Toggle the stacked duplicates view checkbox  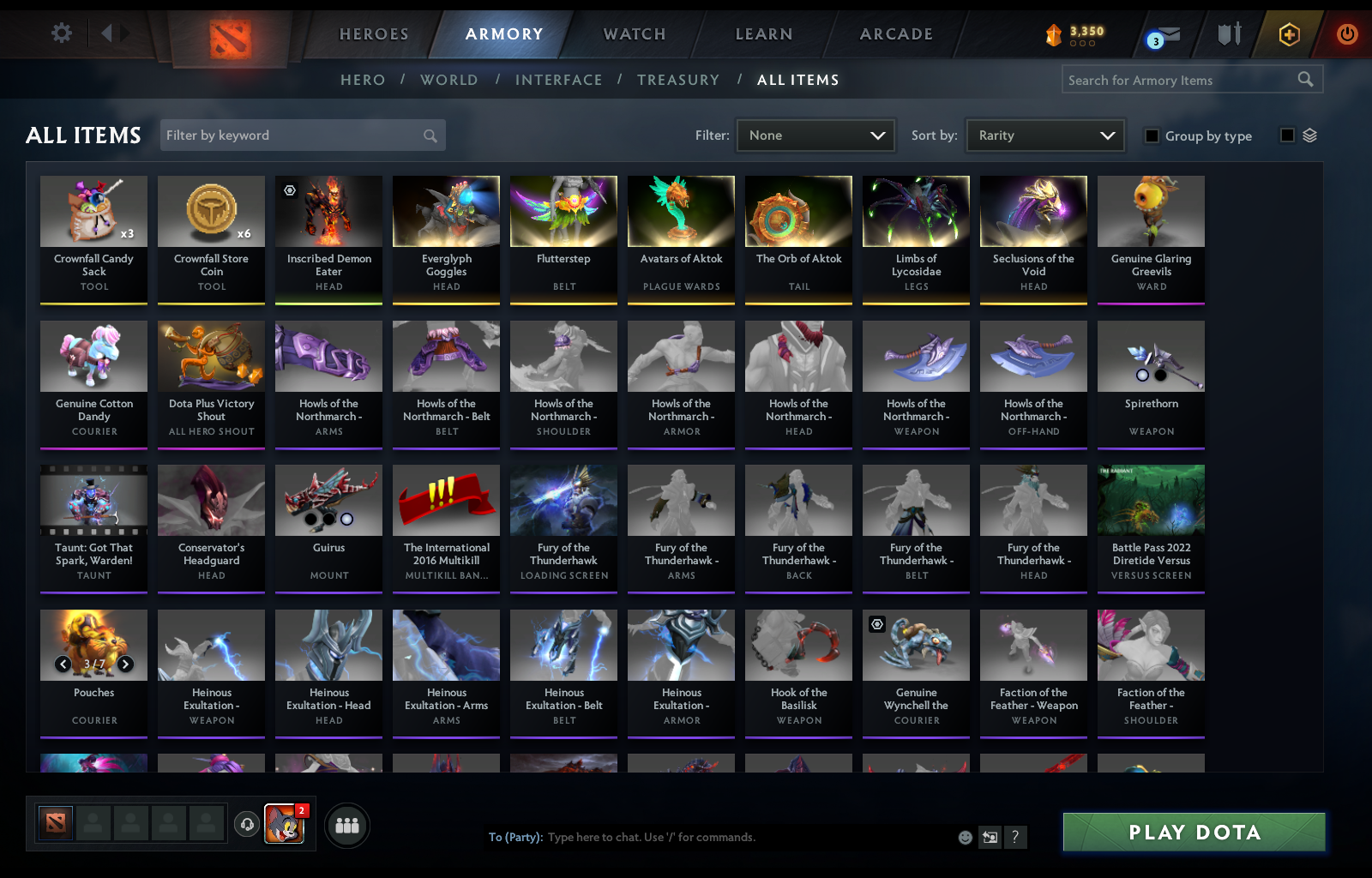pyautogui.click(x=1285, y=135)
